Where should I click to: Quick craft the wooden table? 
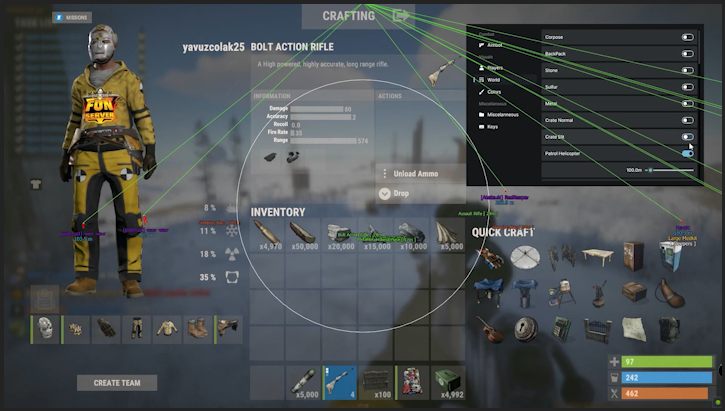(x=599, y=257)
